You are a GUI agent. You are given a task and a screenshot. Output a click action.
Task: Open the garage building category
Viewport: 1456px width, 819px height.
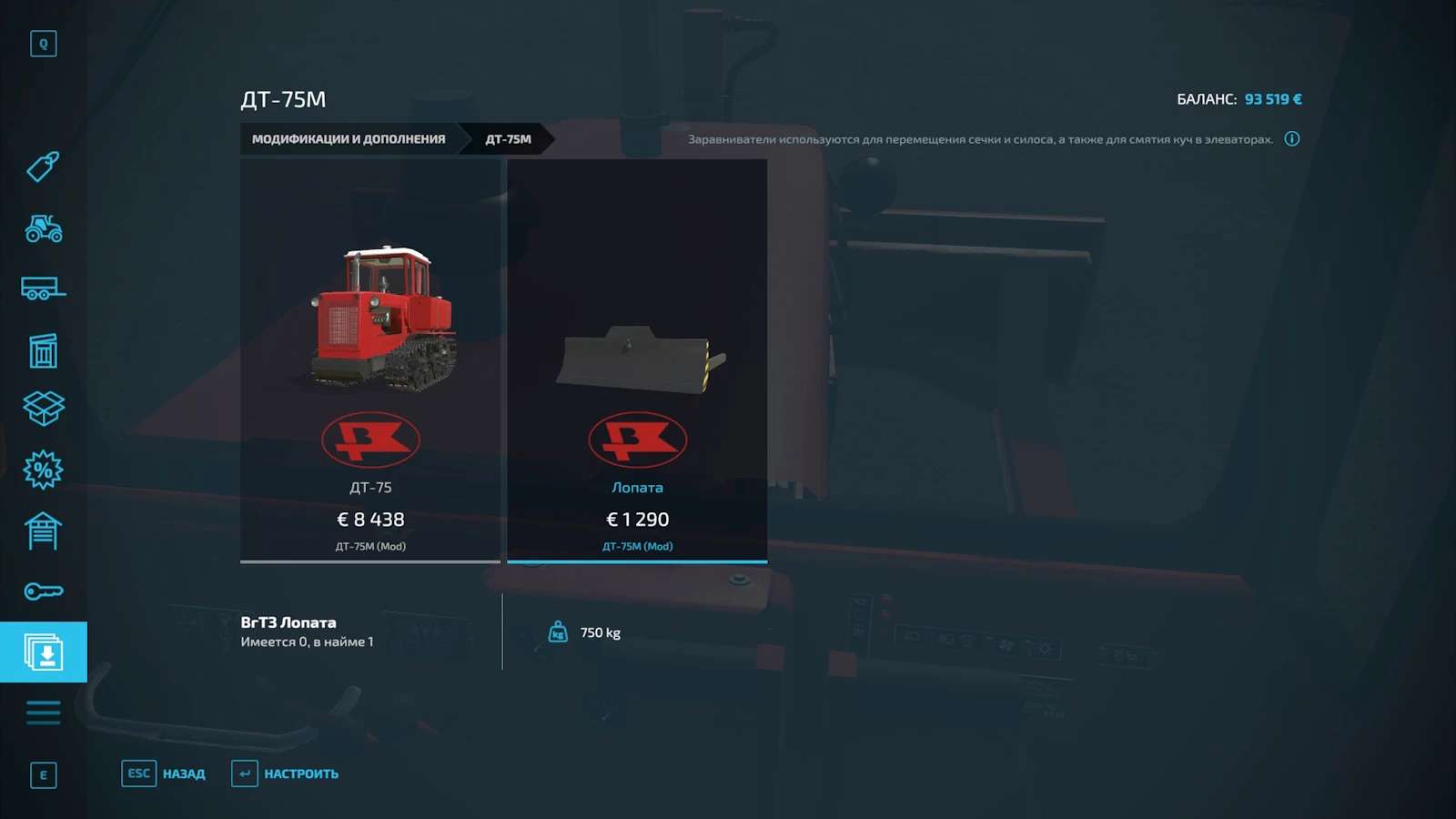(x=43, y=531)
